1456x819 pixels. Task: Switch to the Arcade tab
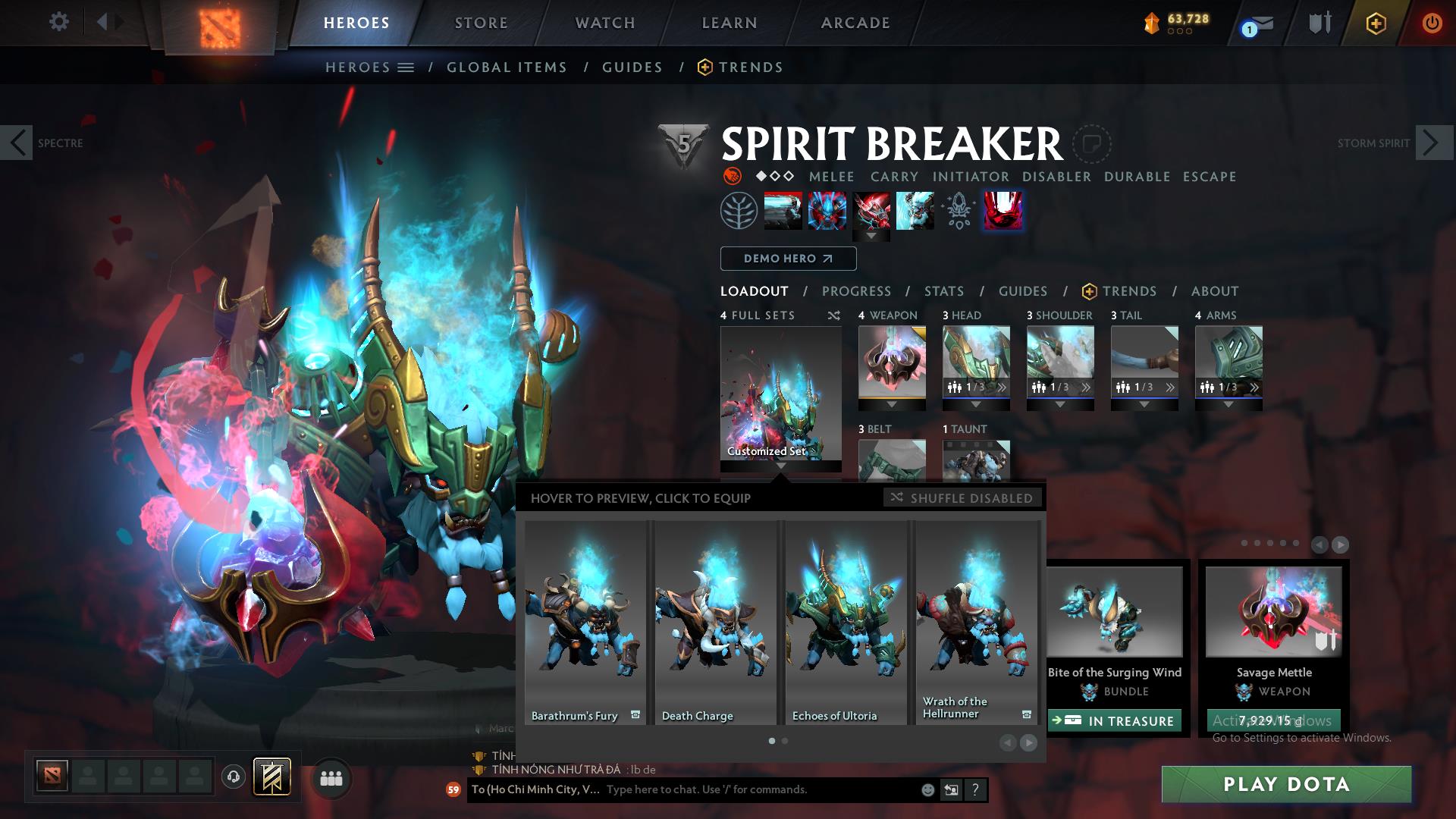[855, 23]
